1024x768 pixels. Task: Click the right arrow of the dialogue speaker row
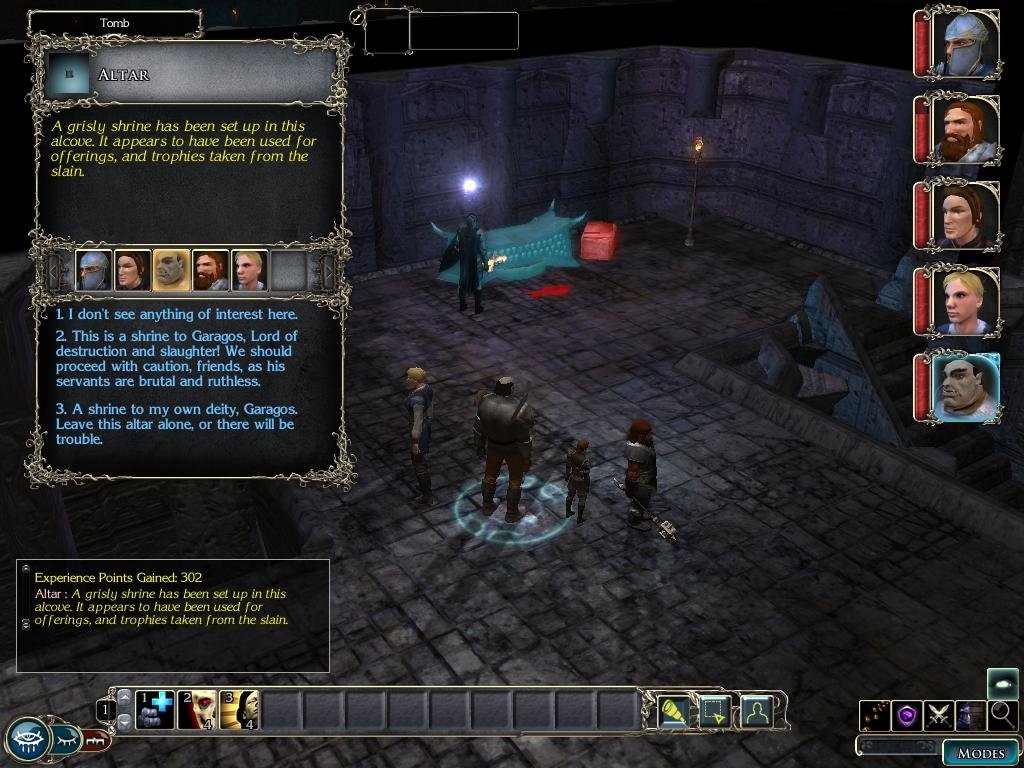326,270
